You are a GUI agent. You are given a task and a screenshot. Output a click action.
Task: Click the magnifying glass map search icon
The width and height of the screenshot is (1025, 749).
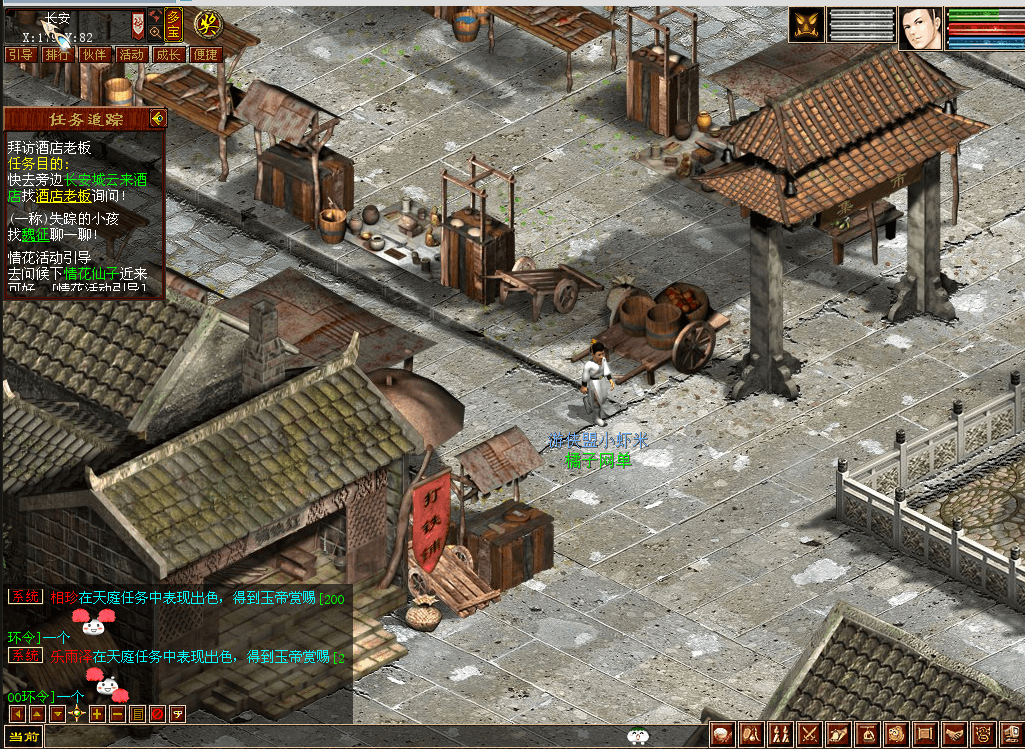click(155, 33)
